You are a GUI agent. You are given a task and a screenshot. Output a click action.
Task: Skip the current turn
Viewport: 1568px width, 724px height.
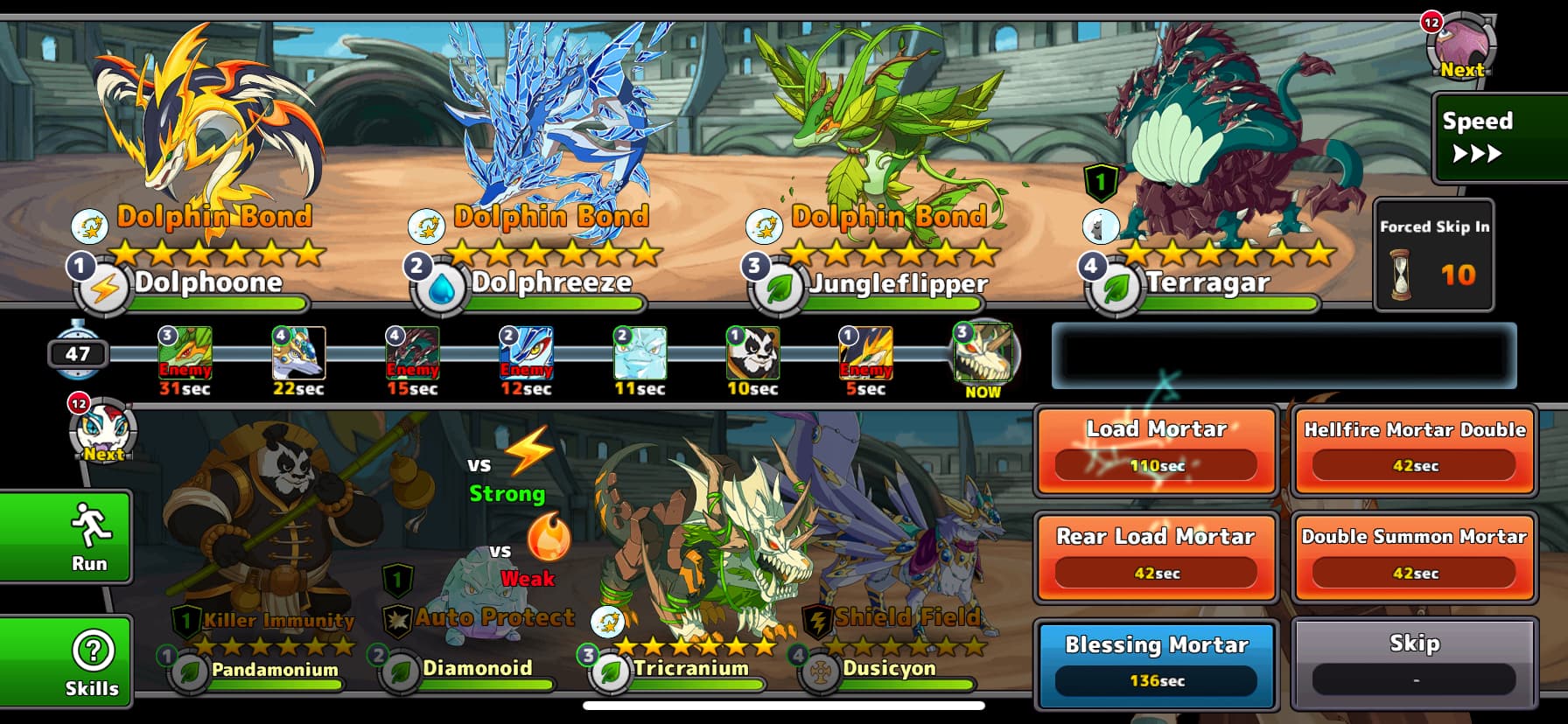[x=1414, y=663]
